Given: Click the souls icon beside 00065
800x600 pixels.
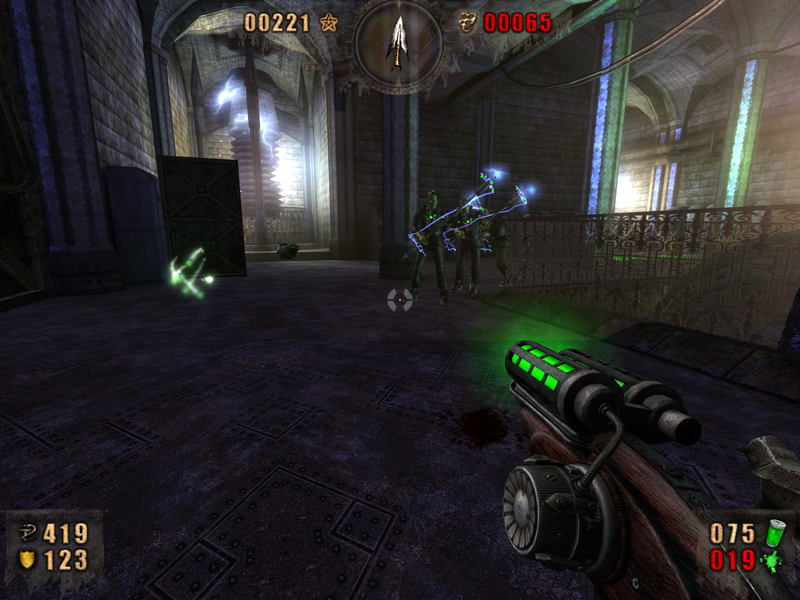Looking at the screenshot, I should (467, 22).
